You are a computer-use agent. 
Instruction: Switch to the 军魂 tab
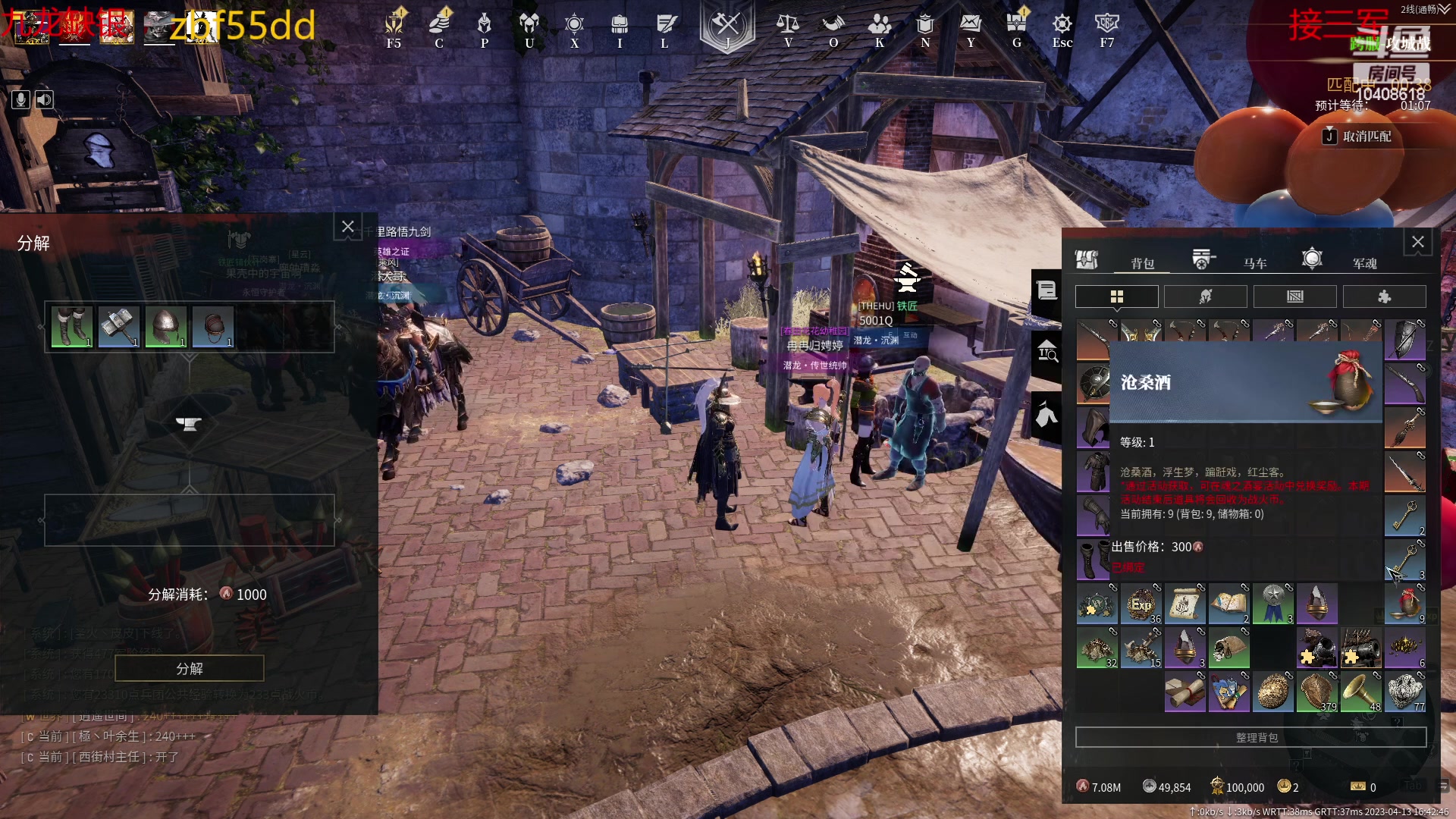[1364, 263]
